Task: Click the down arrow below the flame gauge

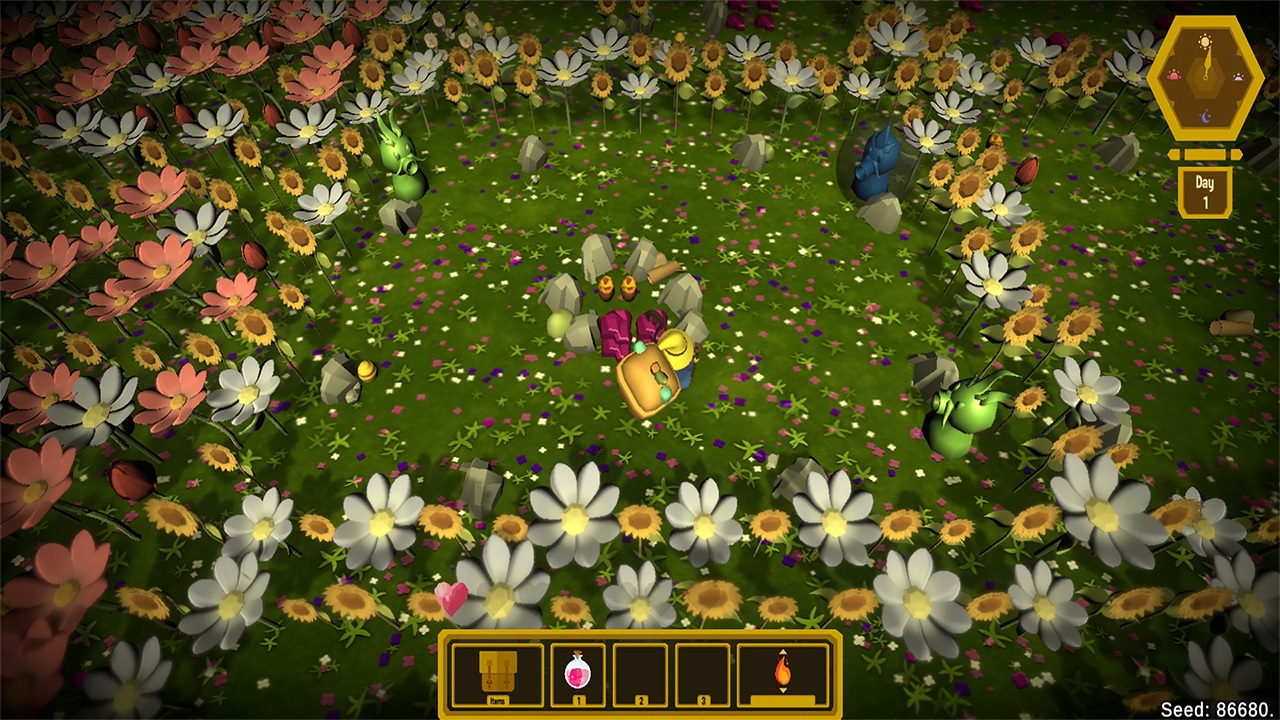Action: (783, 691)
